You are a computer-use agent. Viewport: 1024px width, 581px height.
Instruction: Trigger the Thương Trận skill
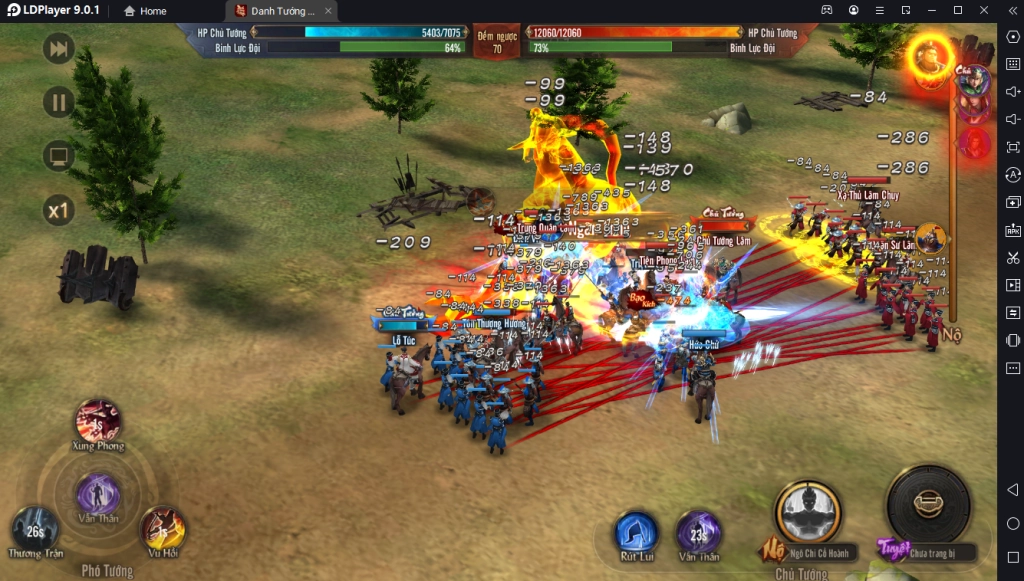point(34,529)
